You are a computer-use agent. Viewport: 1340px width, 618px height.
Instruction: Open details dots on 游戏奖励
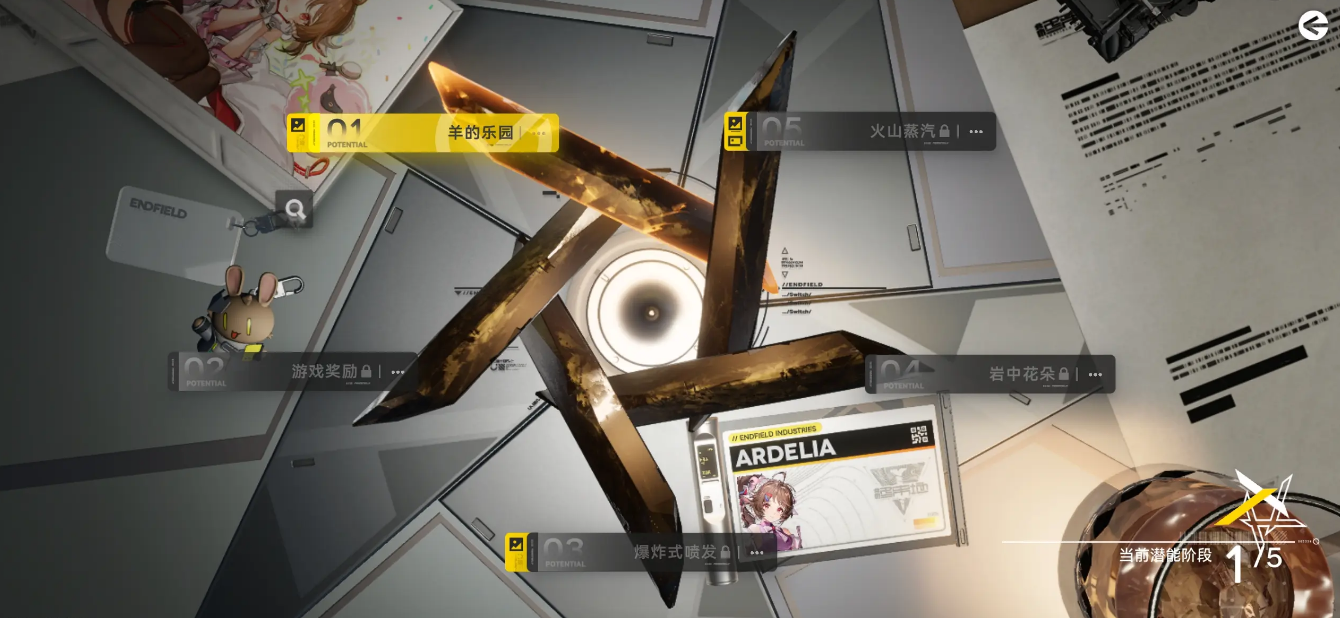(398, 372)
